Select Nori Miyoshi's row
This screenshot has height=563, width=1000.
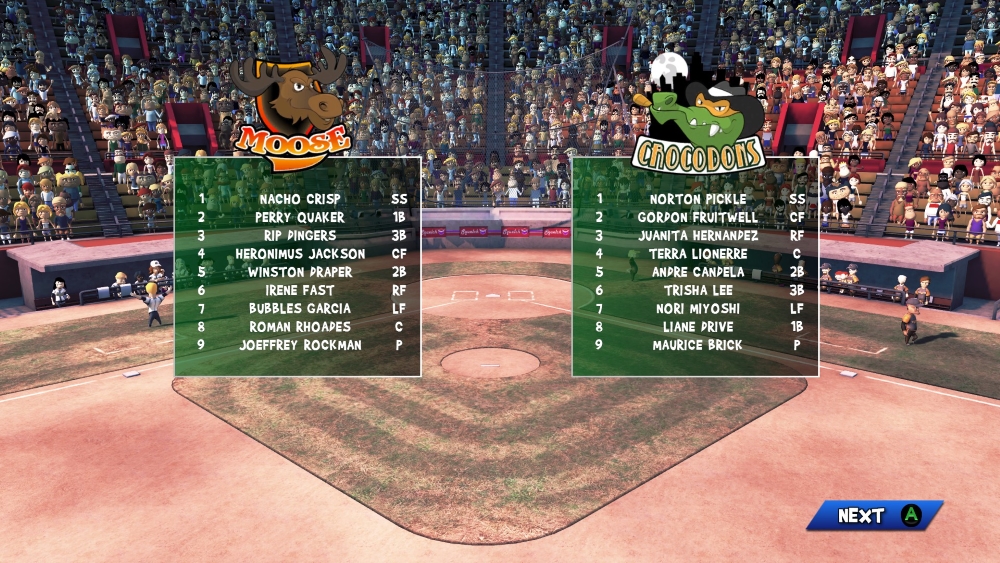(x=698, y=308)
